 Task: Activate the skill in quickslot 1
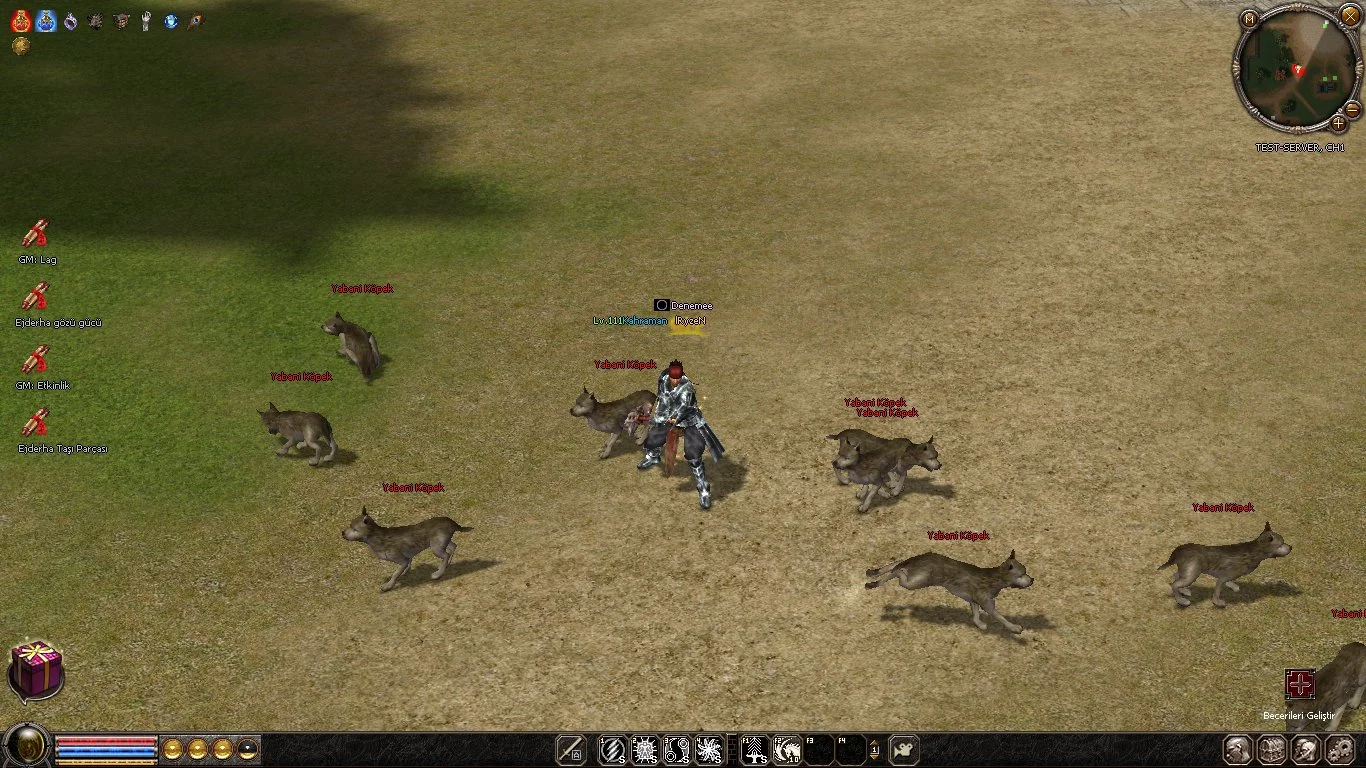click(612, 749)
